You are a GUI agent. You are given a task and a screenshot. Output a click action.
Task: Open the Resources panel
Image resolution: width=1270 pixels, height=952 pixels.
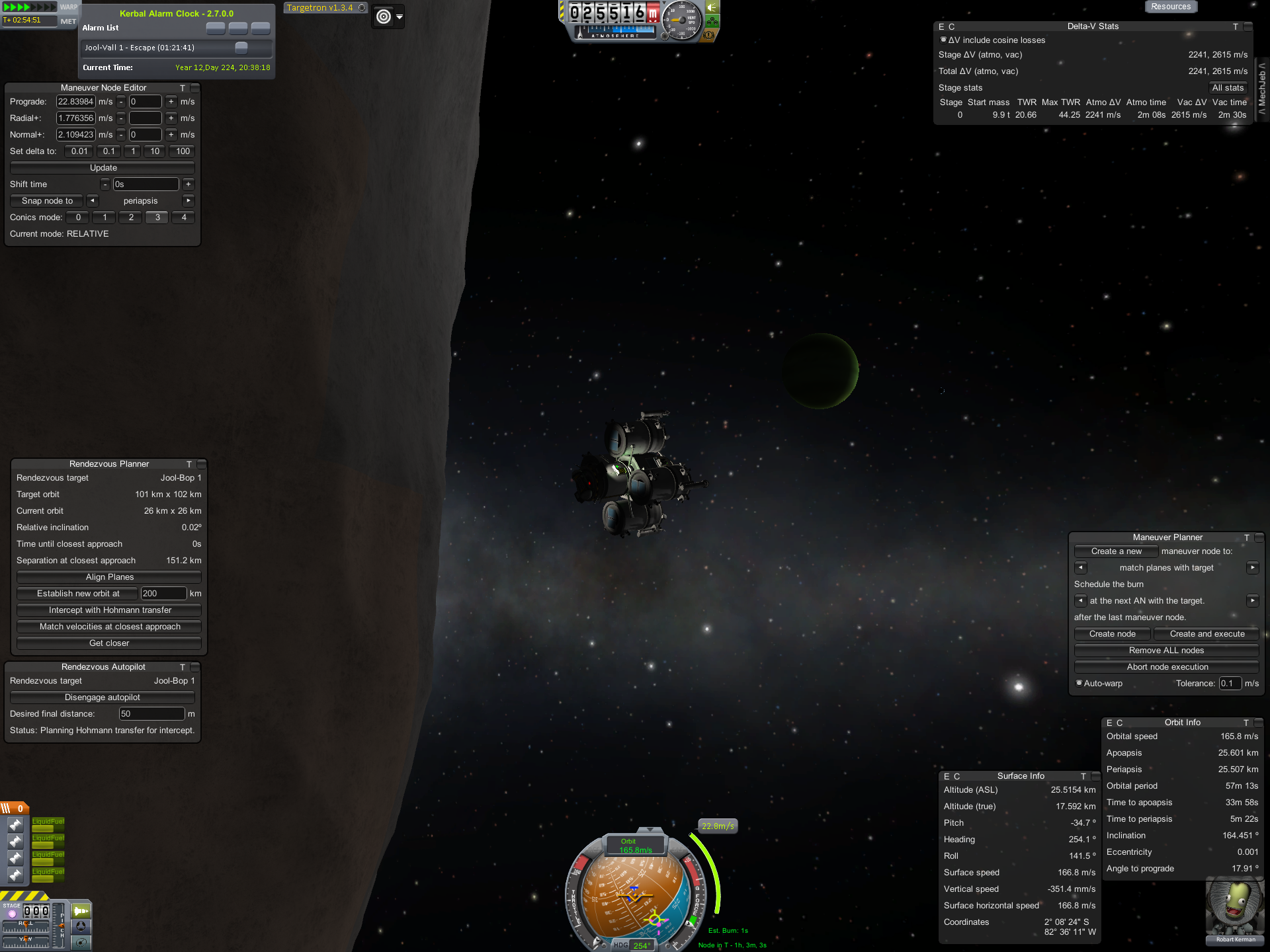[1170, 7]
